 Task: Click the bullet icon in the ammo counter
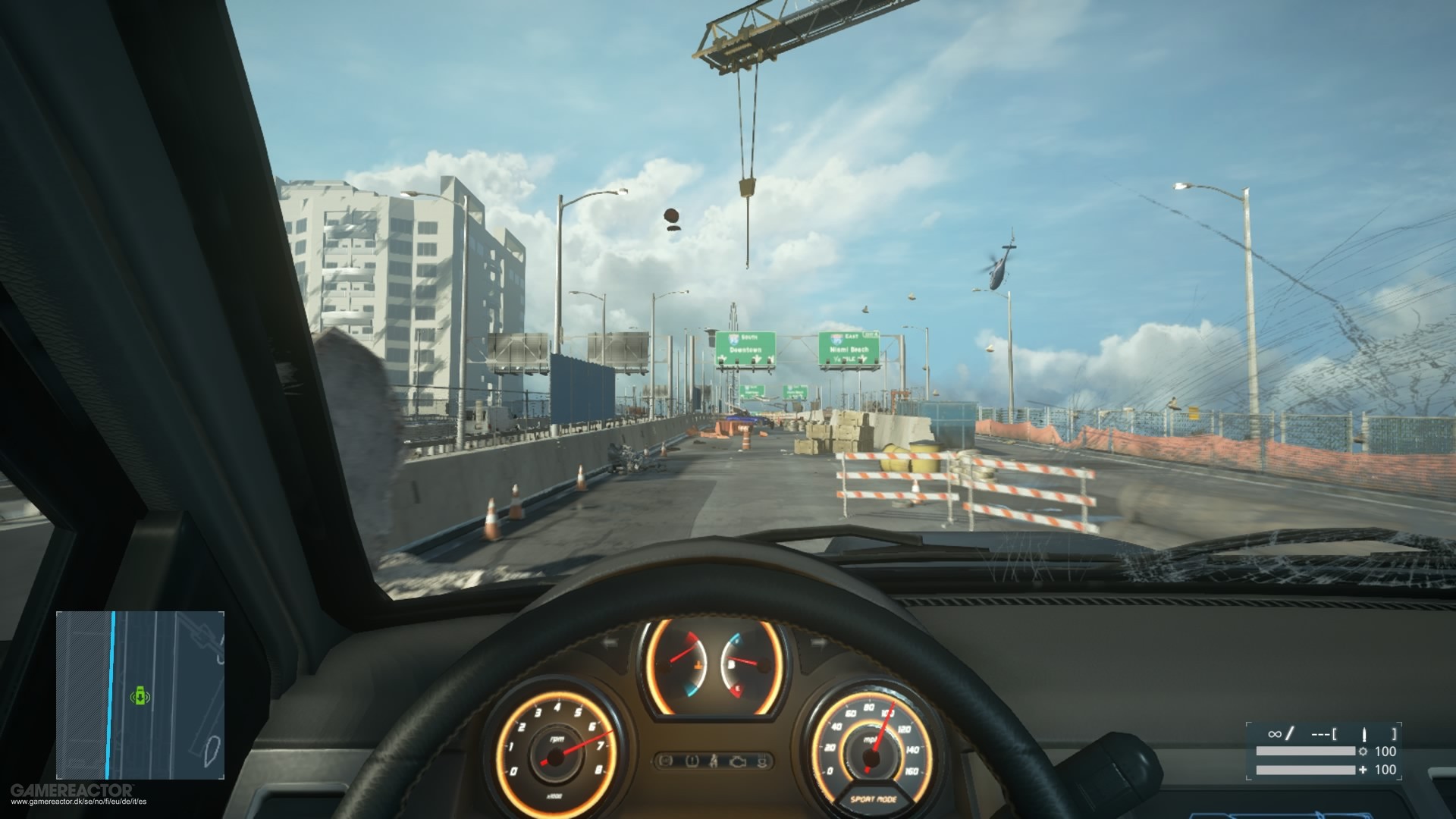[1364, 735]
